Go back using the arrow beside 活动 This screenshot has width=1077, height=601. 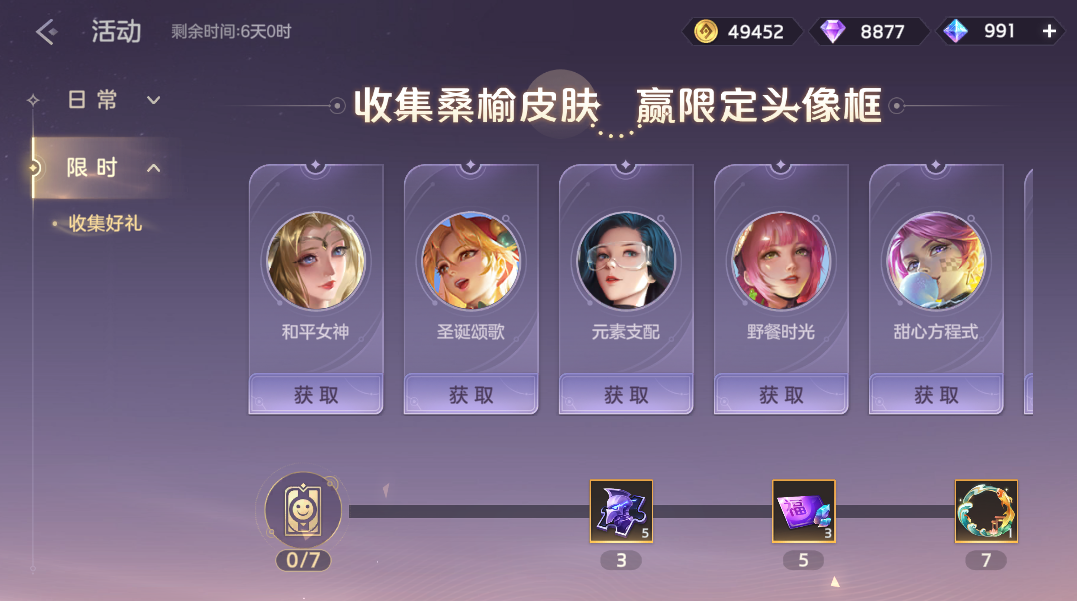pyautogui.click(x=45, y=32)
